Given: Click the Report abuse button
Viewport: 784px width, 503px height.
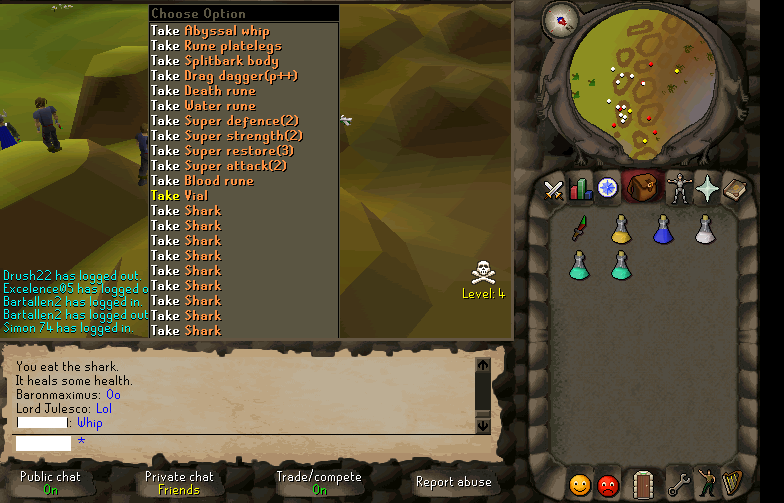Looking at the screenshot, I should click(x=453, y=482).
